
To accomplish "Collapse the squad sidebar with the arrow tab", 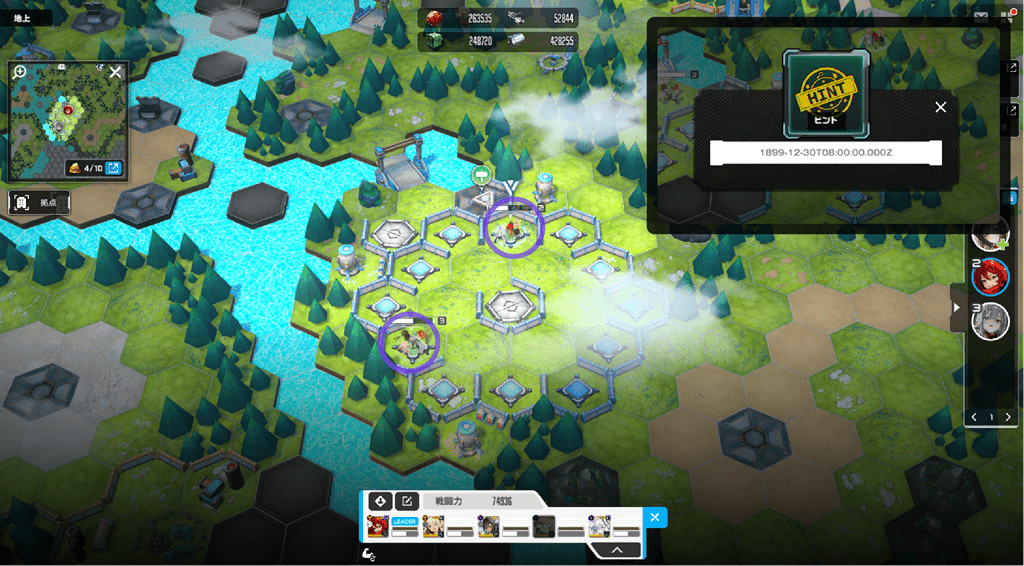I will click(x=957, y=307).
